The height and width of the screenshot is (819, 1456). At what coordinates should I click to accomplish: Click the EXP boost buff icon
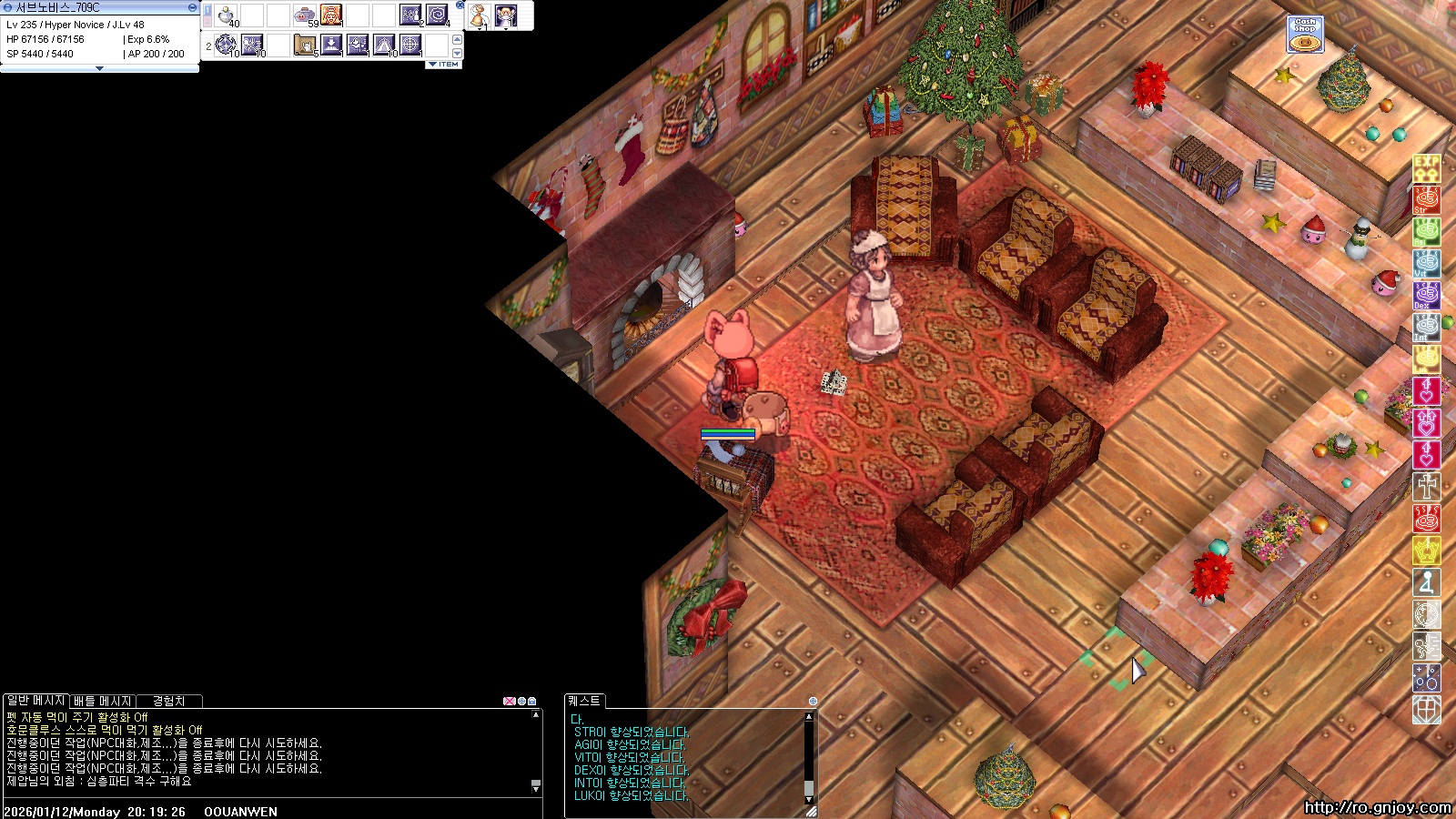coord(1426,167)
